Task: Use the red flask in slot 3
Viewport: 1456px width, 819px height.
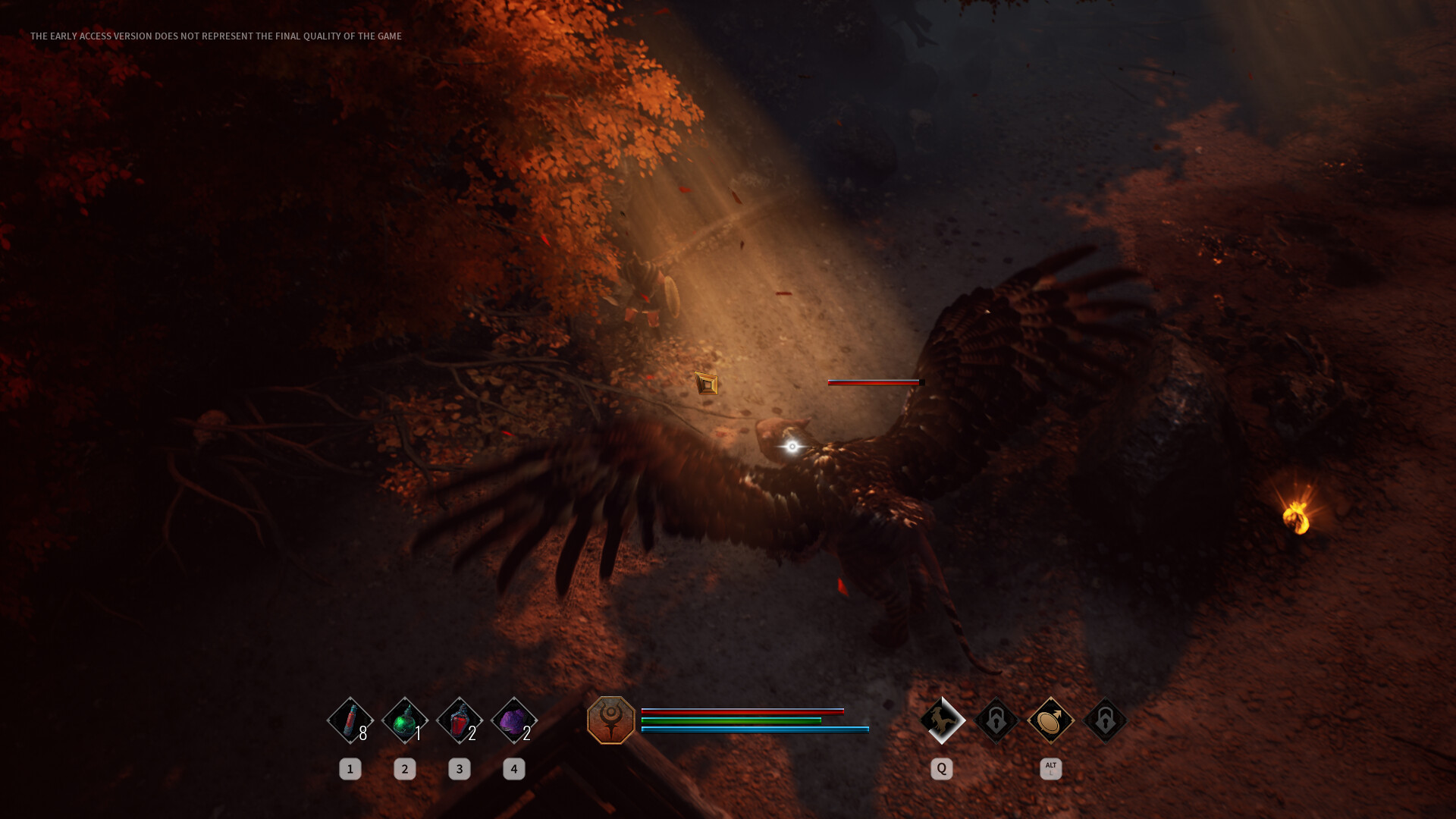Action: pos(460,721)
